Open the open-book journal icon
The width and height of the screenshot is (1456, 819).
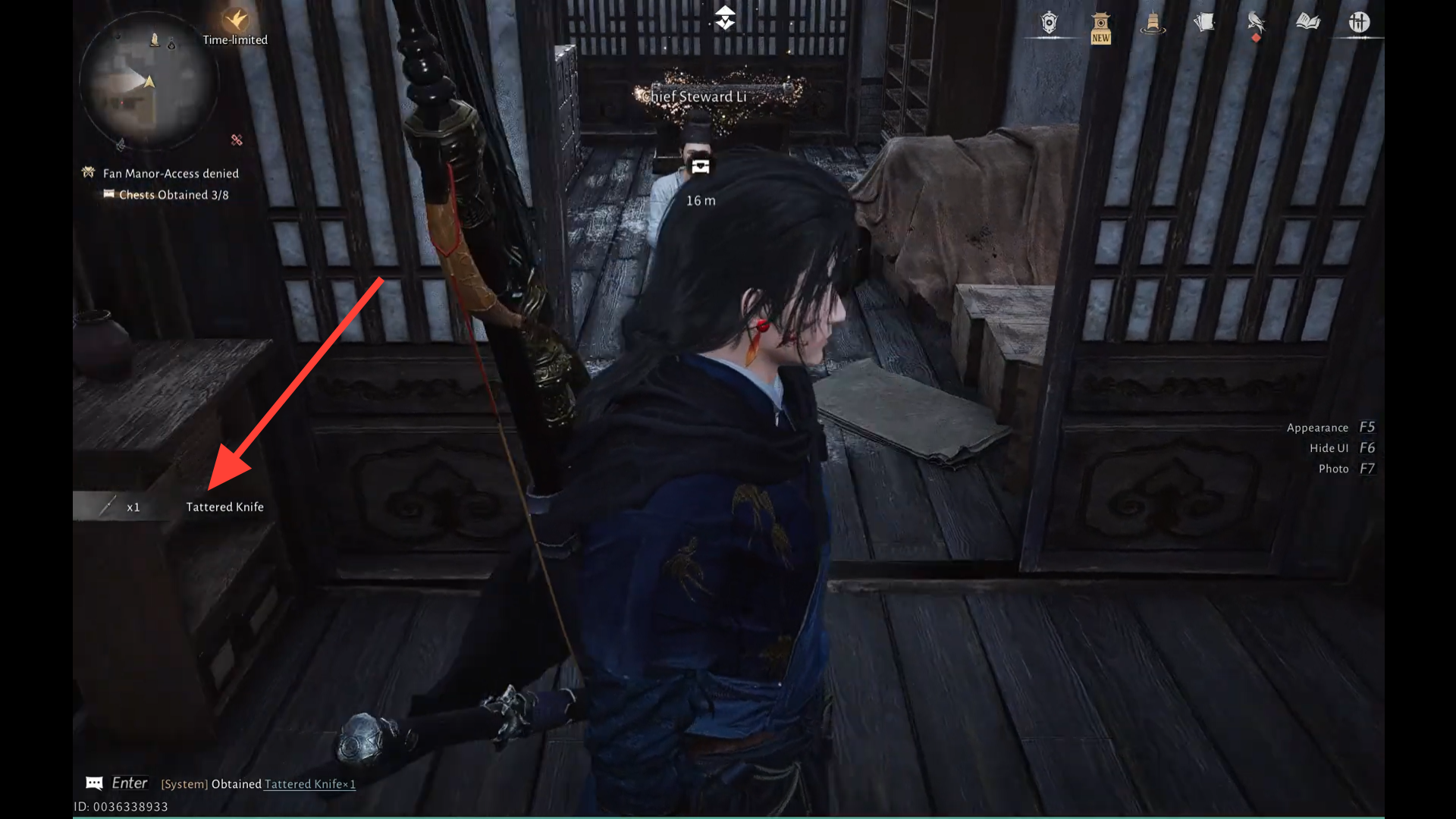click(x=1307, y=23)
